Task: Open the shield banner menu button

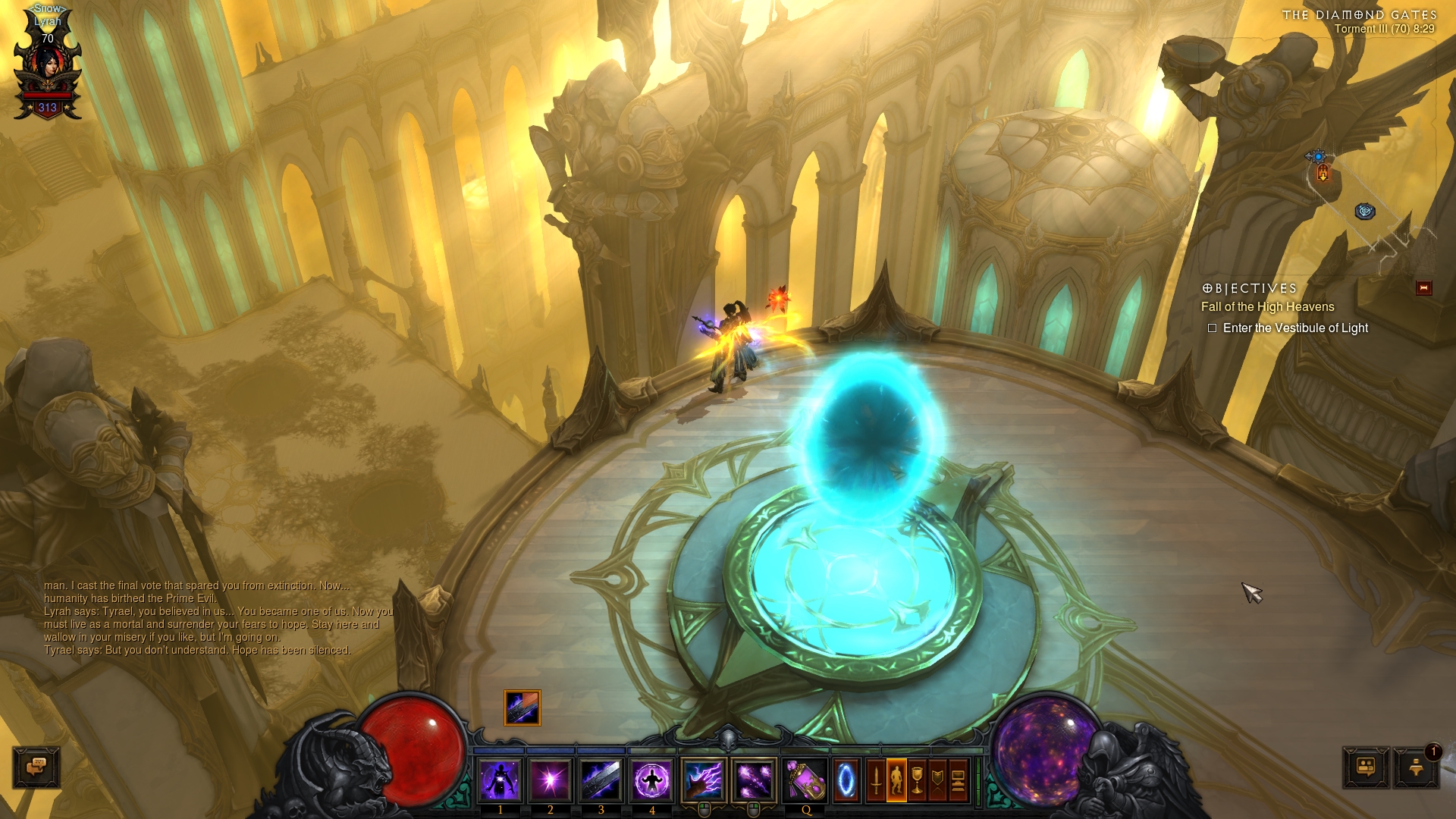Action: [x=937, y=780]
